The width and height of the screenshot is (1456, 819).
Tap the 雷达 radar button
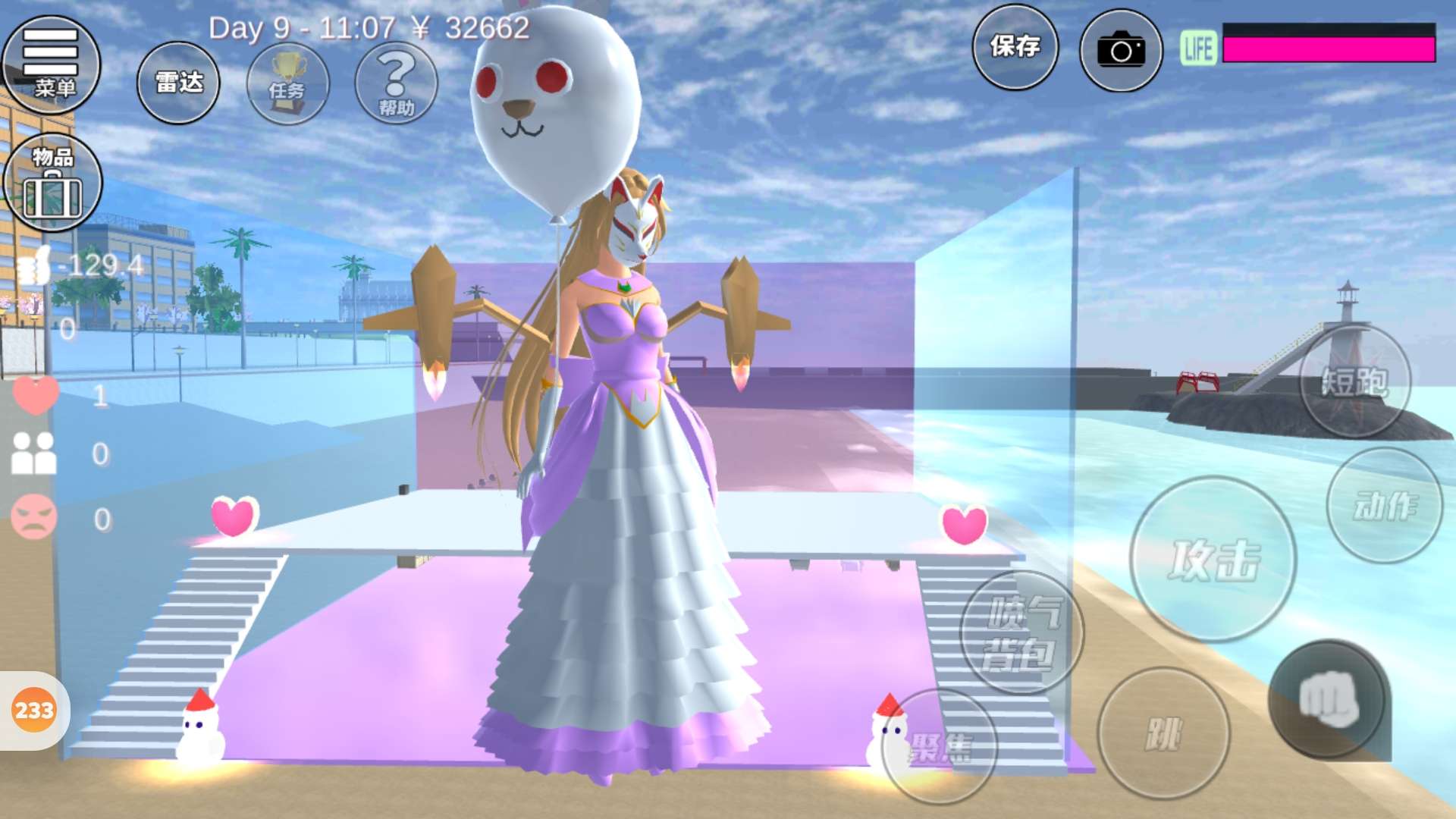click(x=178, y=83)
